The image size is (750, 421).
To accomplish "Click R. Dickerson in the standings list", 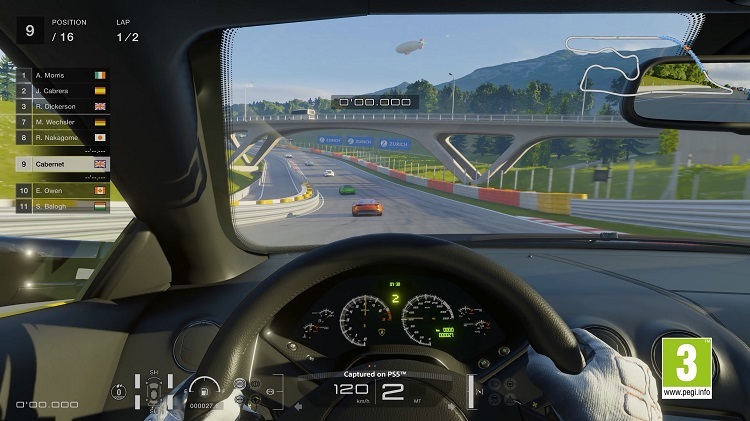I will tap(62, 106).
